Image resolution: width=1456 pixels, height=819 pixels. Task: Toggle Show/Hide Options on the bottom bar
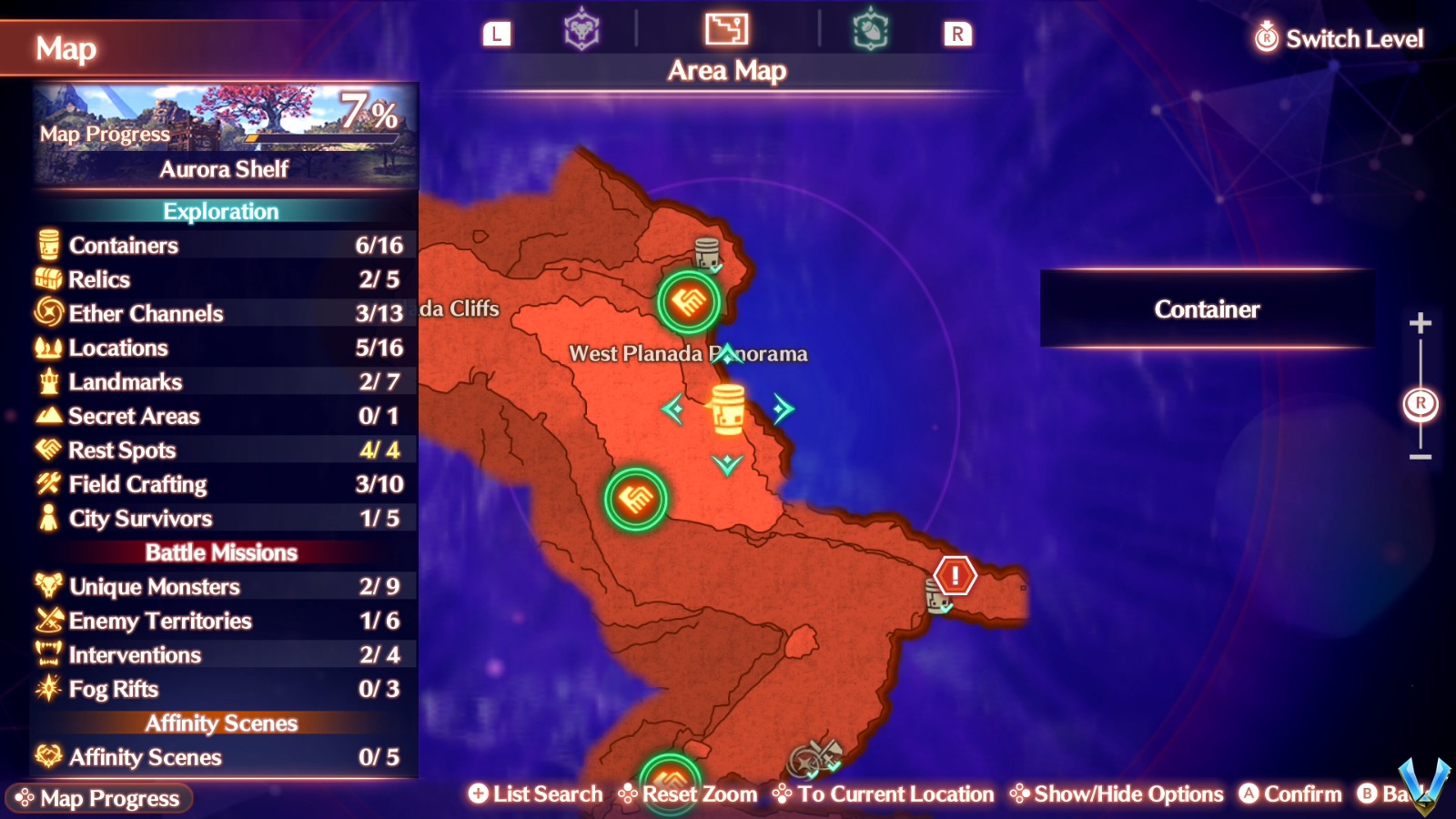click(1116, 794)
